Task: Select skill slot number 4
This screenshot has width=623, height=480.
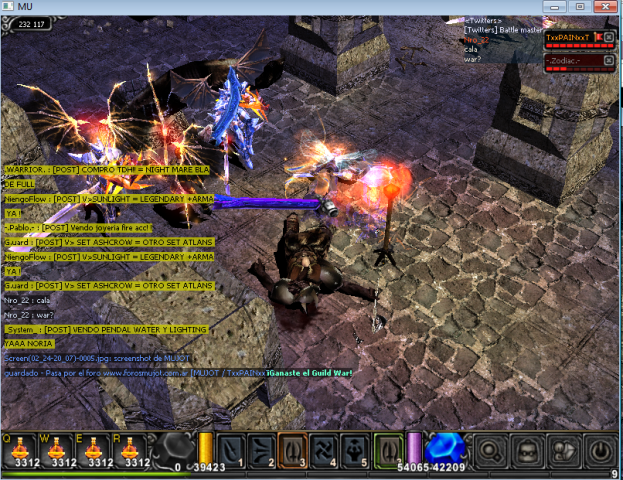Action: point(325,451)
